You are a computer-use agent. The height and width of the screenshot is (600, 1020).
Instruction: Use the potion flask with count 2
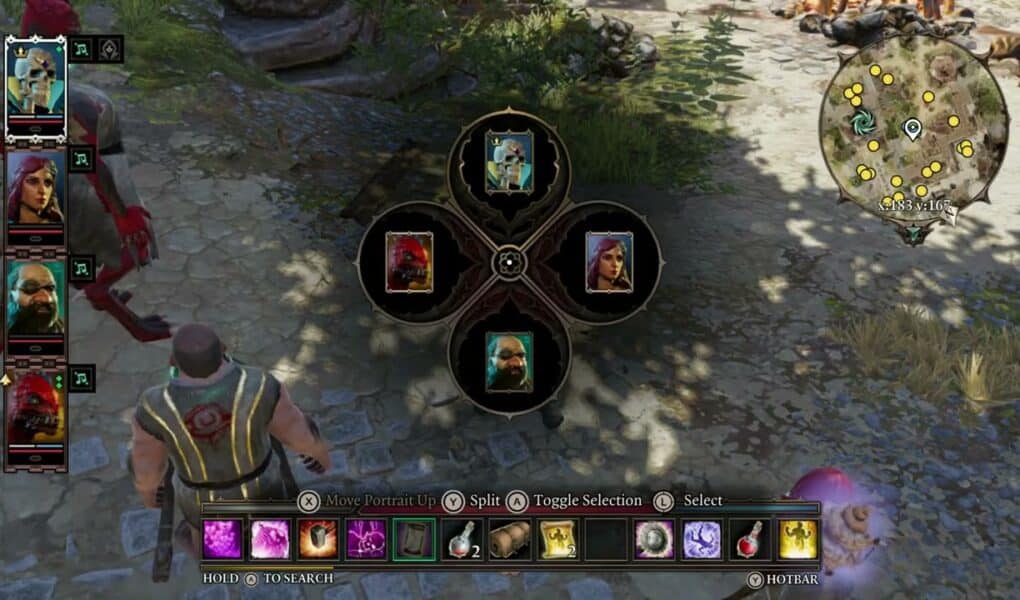461,540
